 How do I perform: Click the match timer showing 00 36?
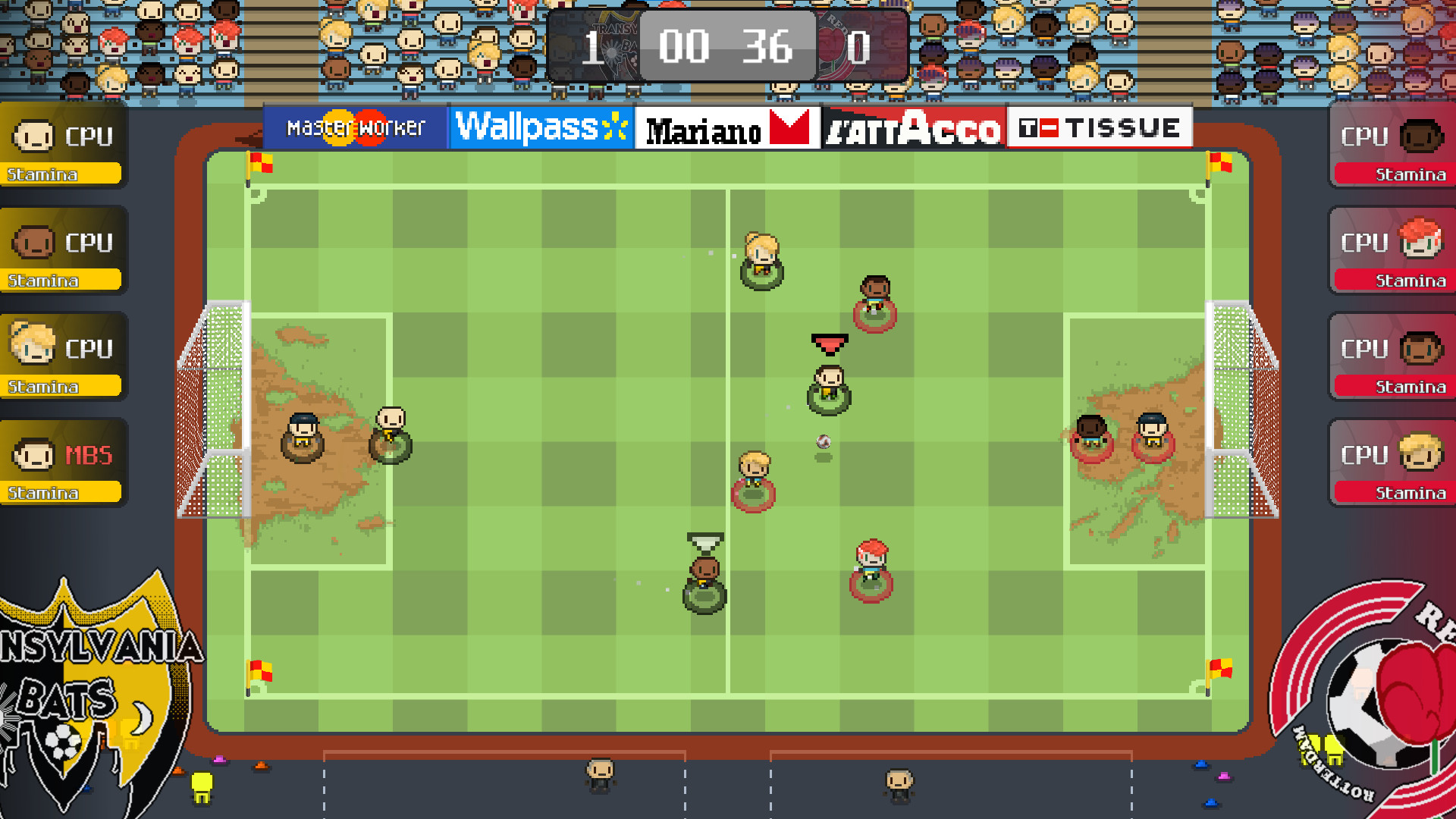(726, 47)
